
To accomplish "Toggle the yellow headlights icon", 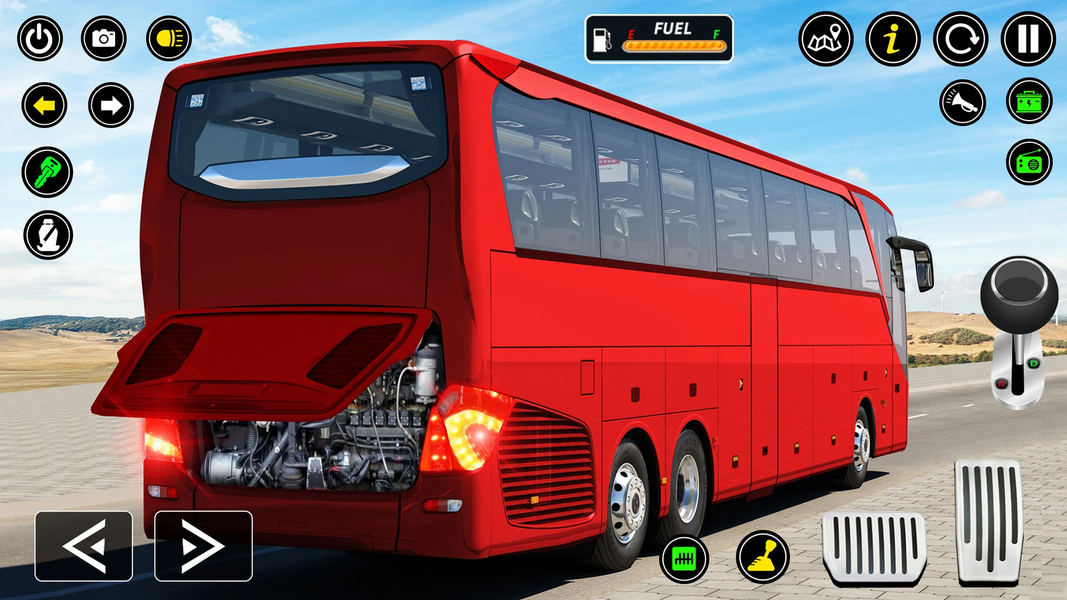I will click(169, 39).
